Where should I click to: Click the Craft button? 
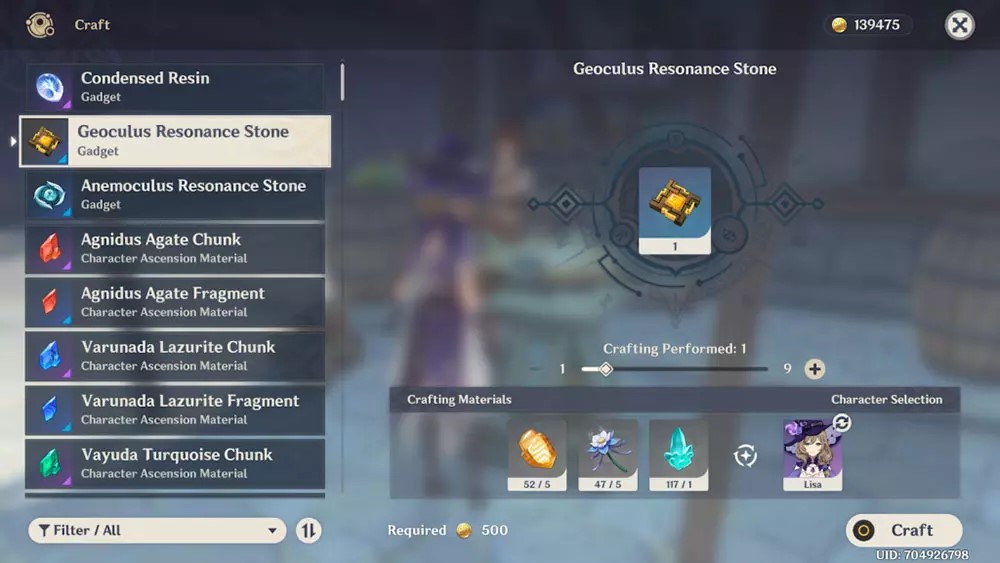tap(904, 530)
